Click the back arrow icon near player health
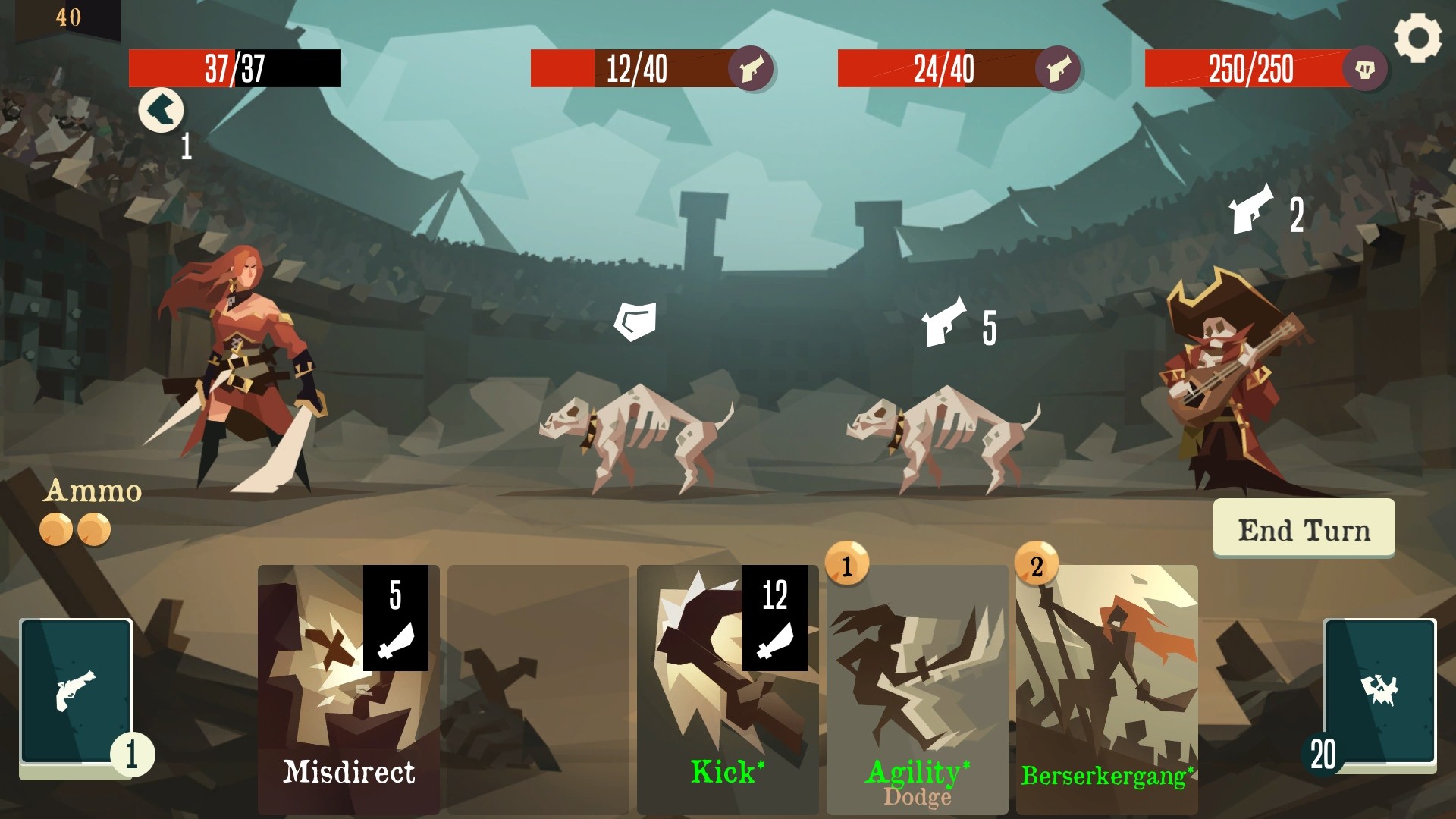 pos(161,110)
